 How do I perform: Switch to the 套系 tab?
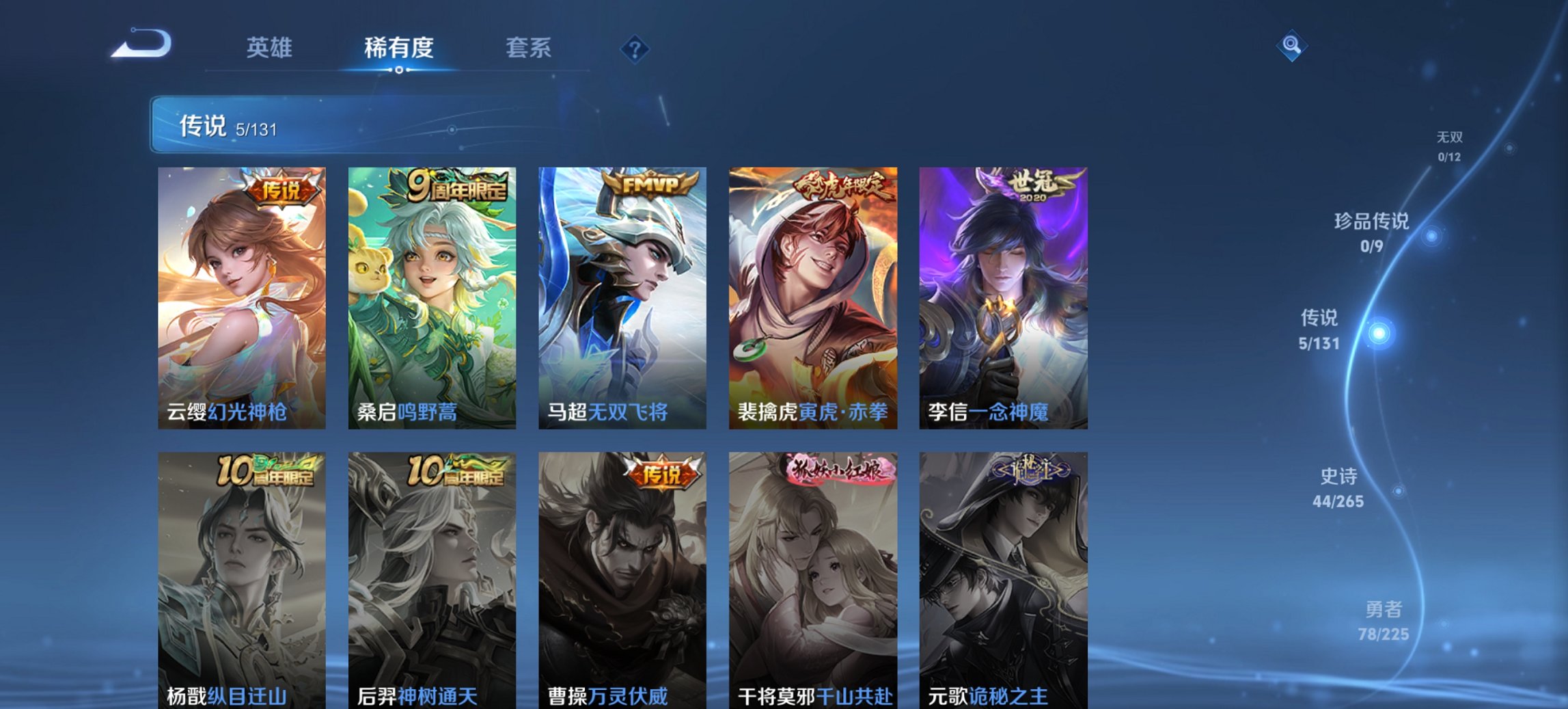tap(529, 48)
